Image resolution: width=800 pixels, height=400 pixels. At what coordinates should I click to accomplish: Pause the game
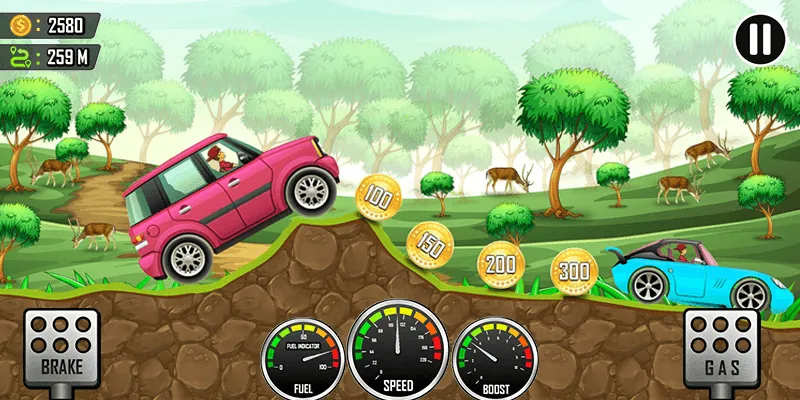coord(759,39)
